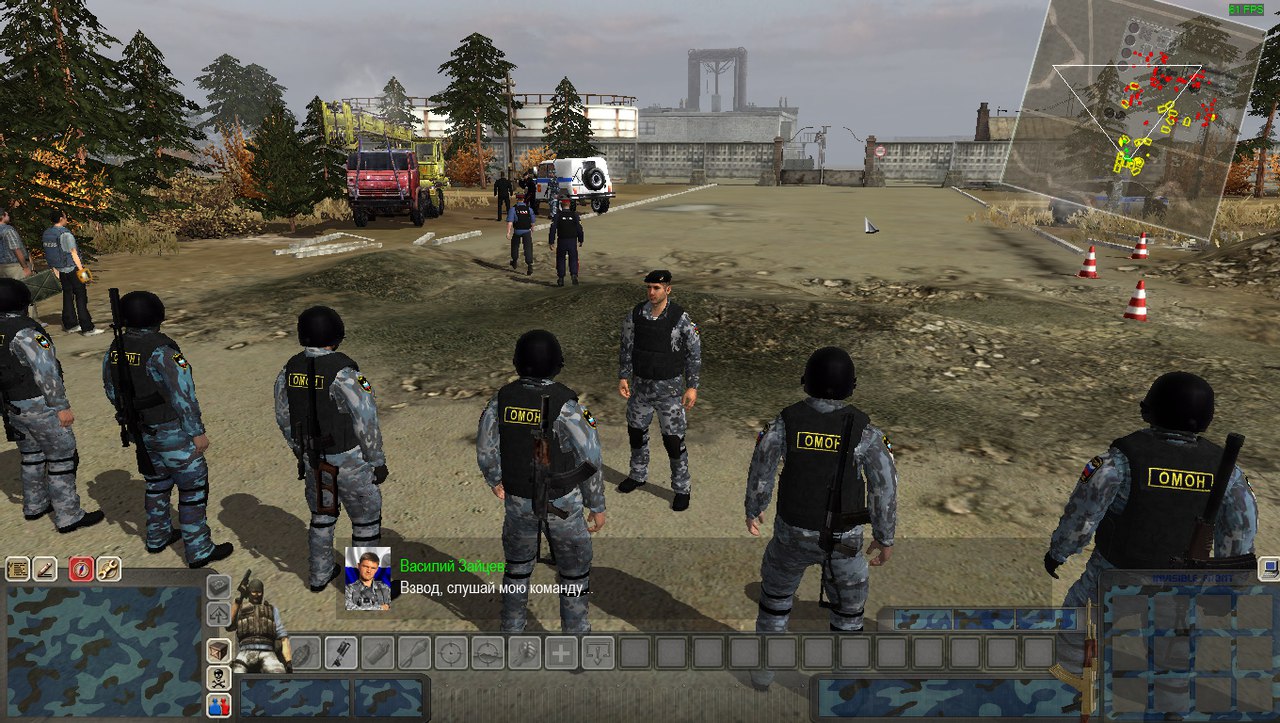Select the wooden crate inventory icon

tap(218, 650)
